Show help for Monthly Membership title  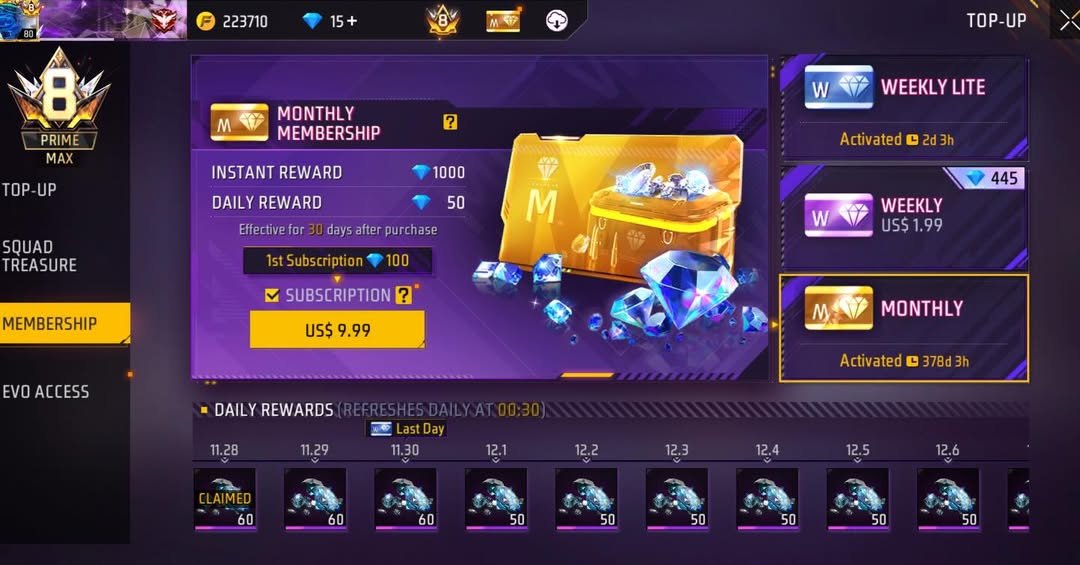pyautogui.click(x=450, y=122)
